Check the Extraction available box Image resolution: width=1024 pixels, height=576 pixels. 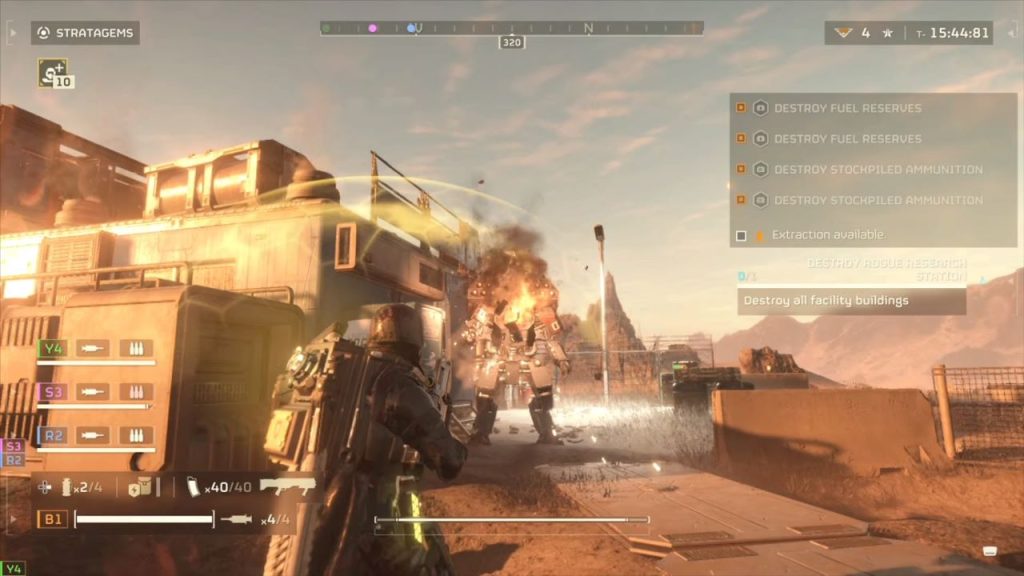[741, 236]
